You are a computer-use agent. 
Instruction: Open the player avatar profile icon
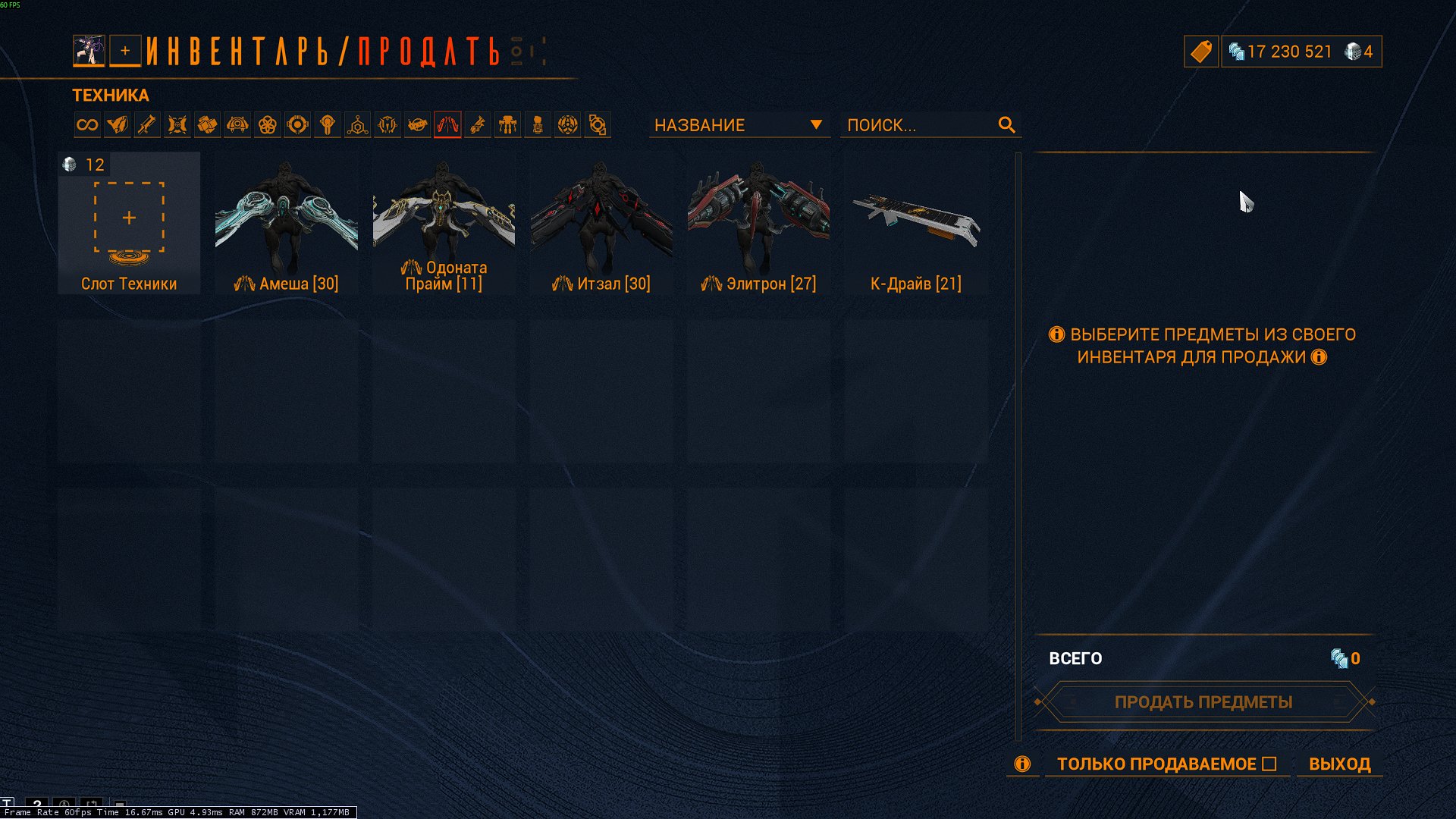point(89,52)
